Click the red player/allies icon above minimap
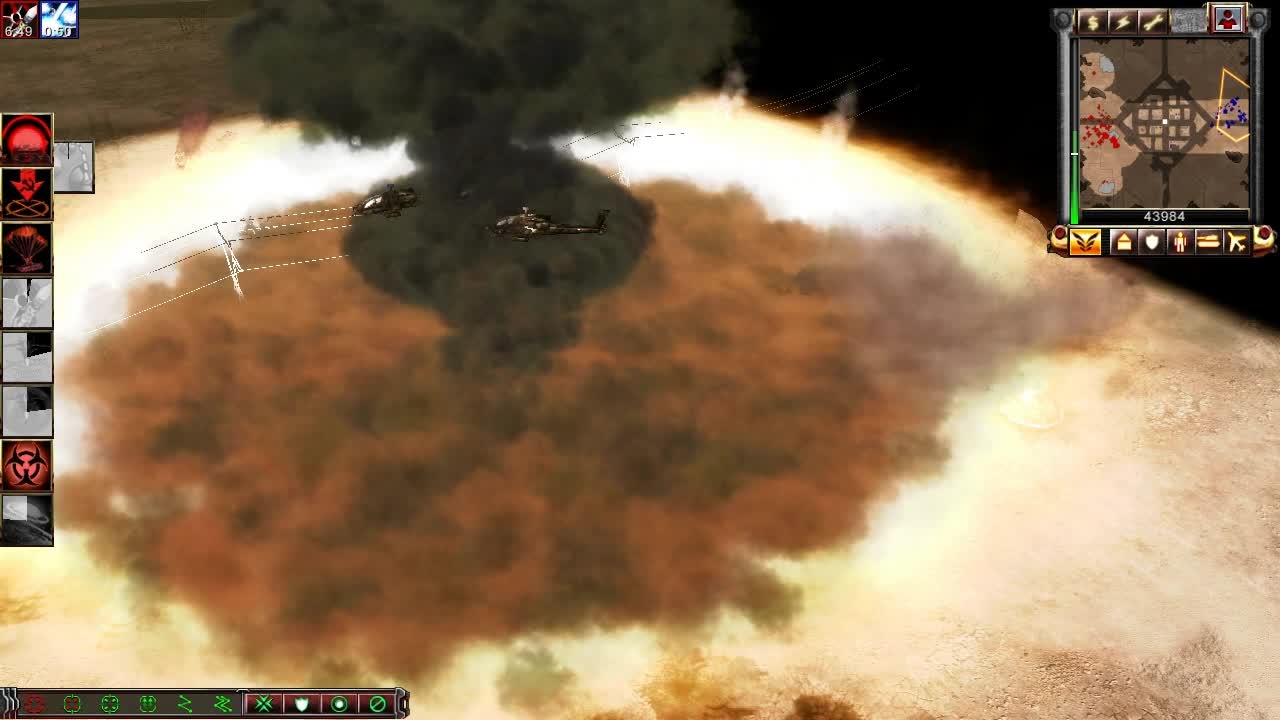The width and height of the screenshot is (1280, 720). tap(1227, 17)
